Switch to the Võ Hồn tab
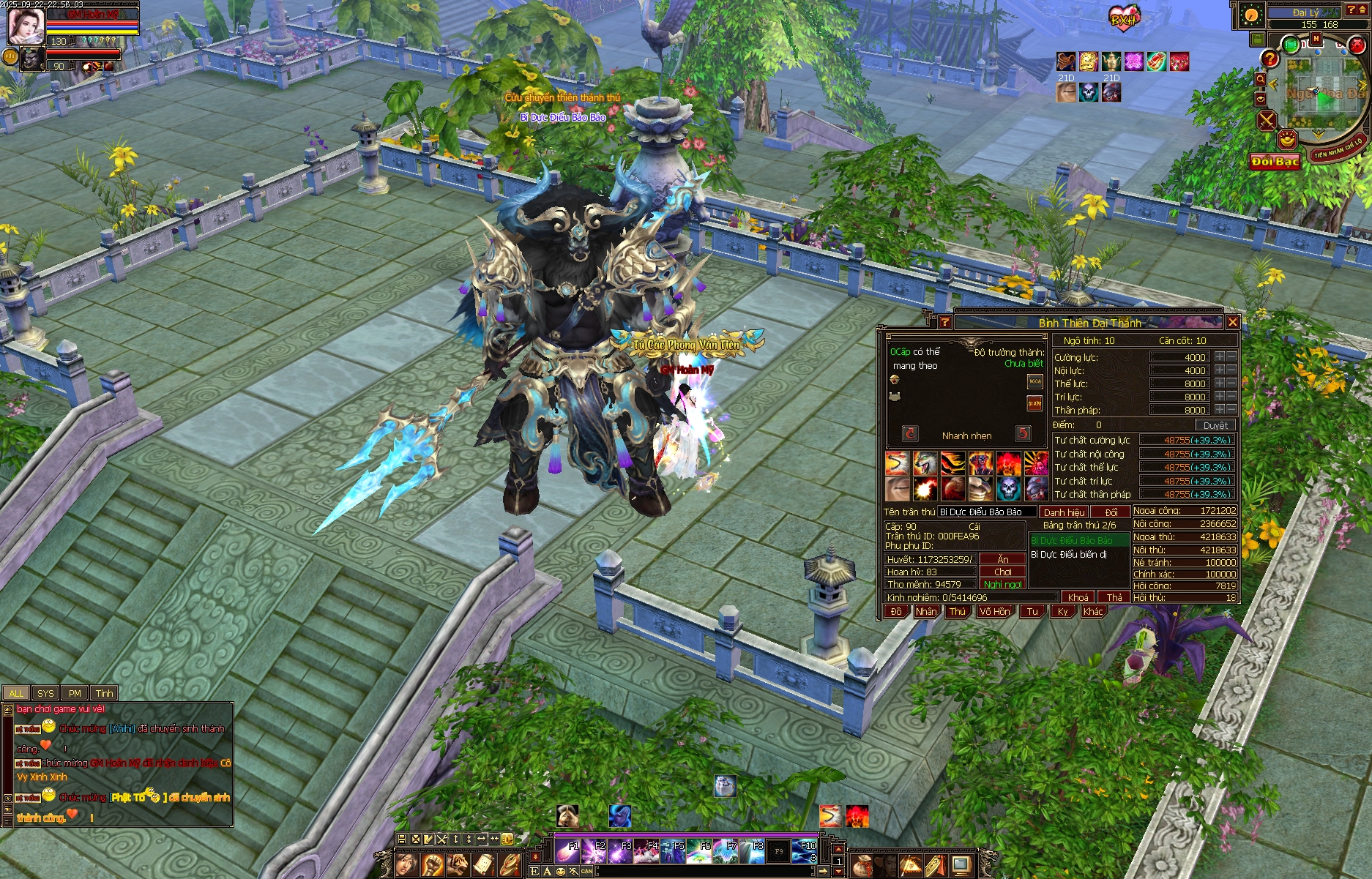 pyautogui.click(x=994, y=611)
